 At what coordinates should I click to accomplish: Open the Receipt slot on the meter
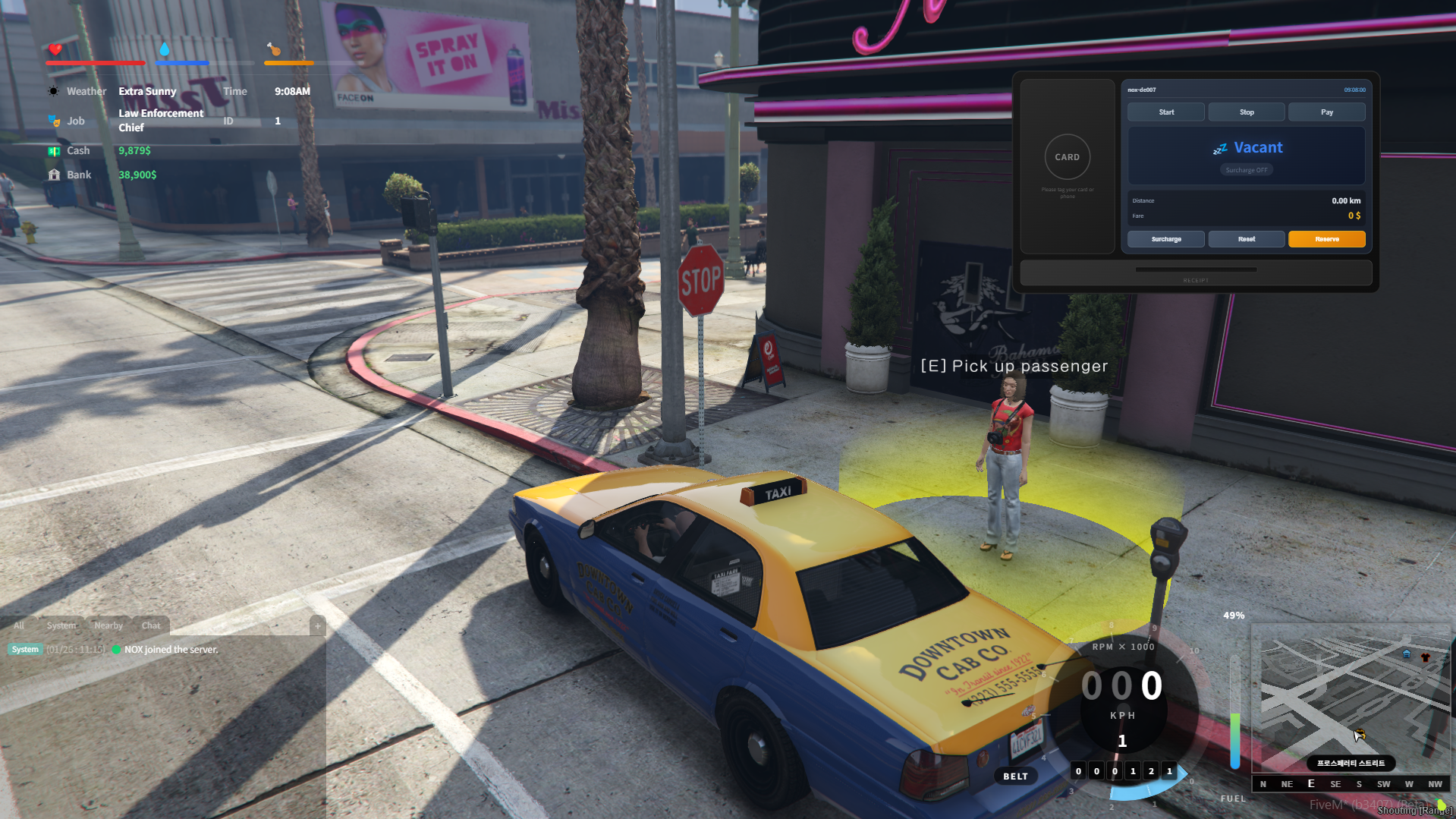[x=1196, y=273]
